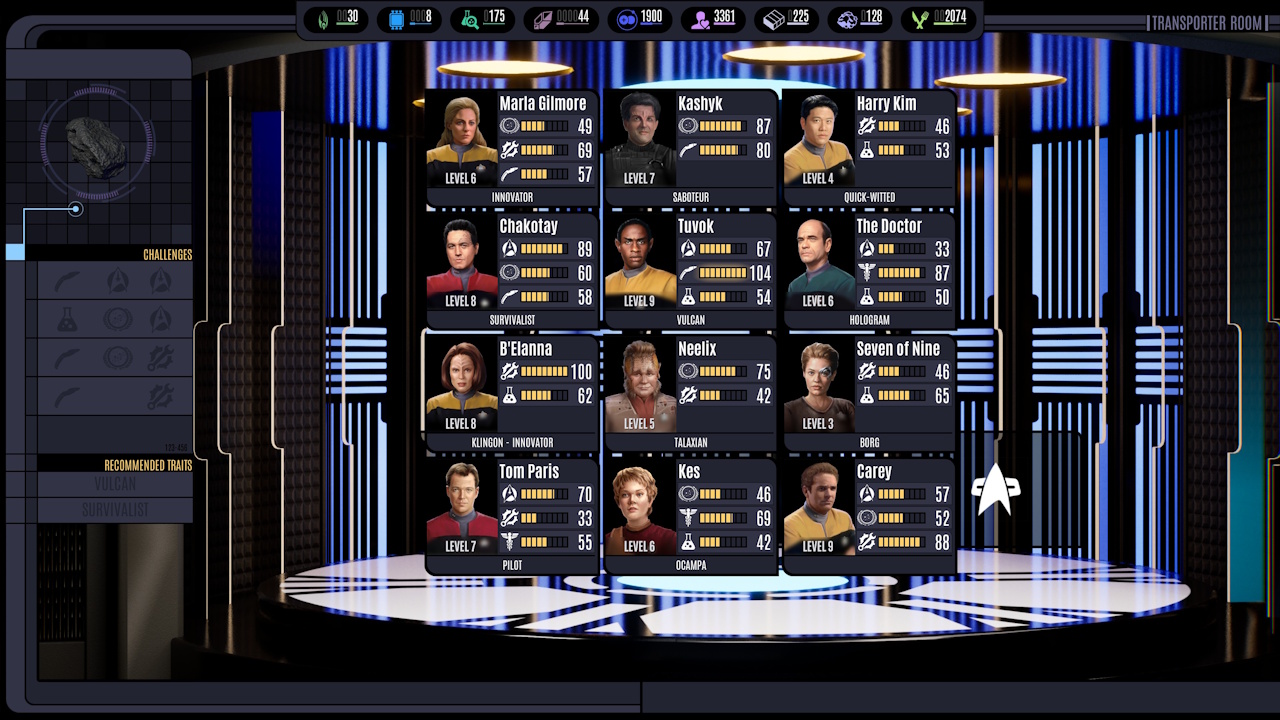
Task: Select Tom Paris the Pilot
Action: tap(512, 516)
